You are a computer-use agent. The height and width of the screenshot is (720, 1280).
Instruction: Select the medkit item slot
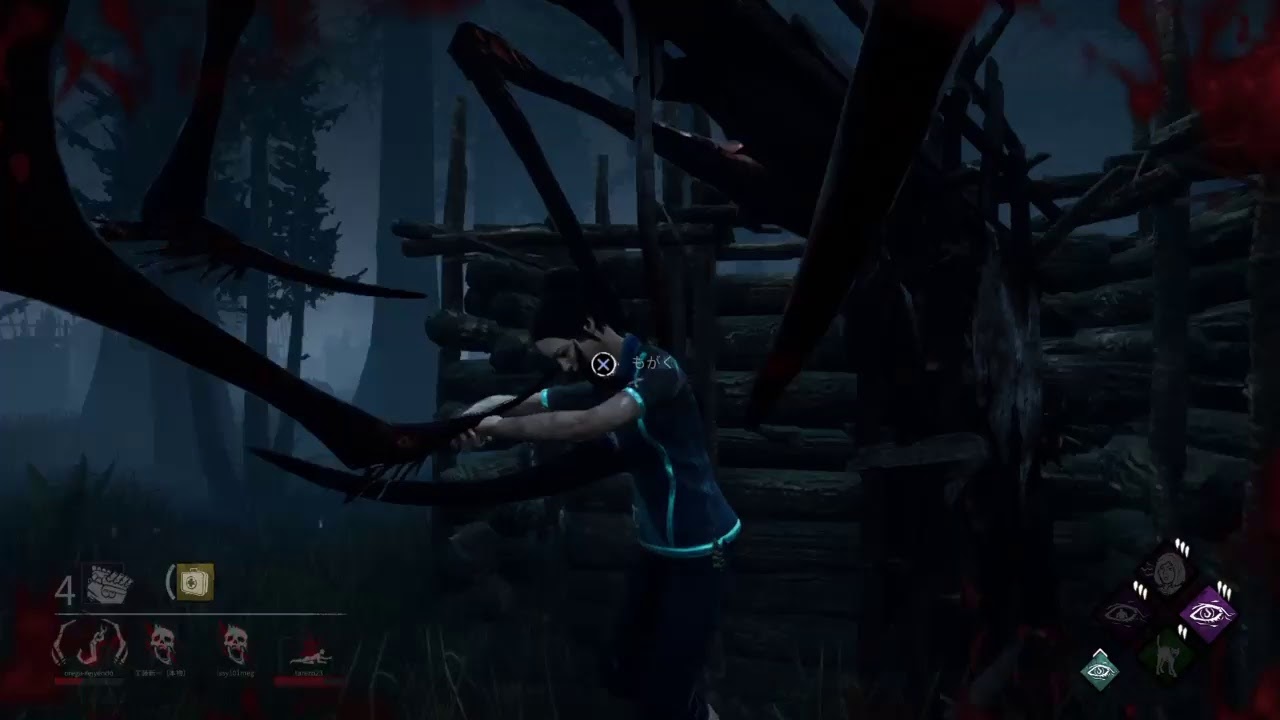pyautogui.click(x=195, y=582)
